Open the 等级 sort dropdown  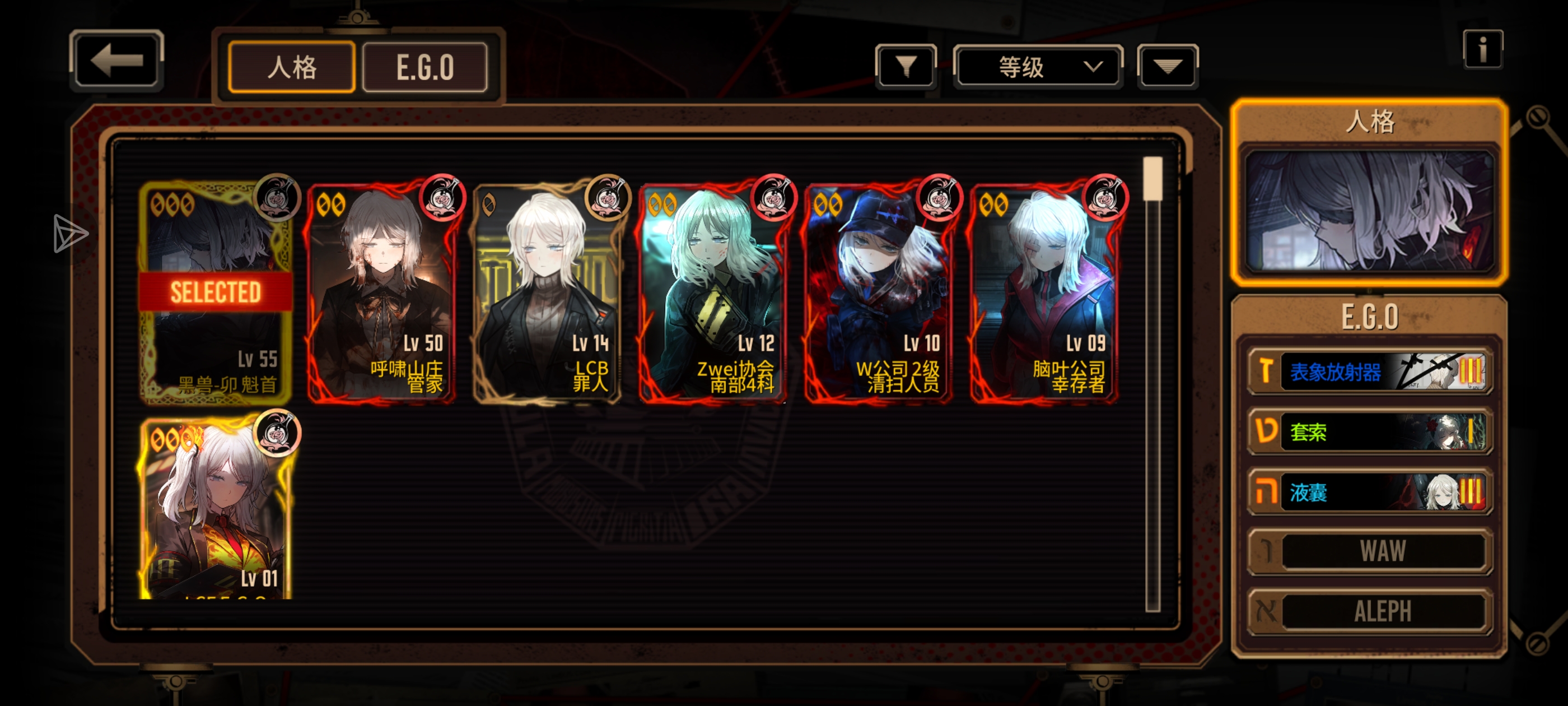click(1038, 66)
